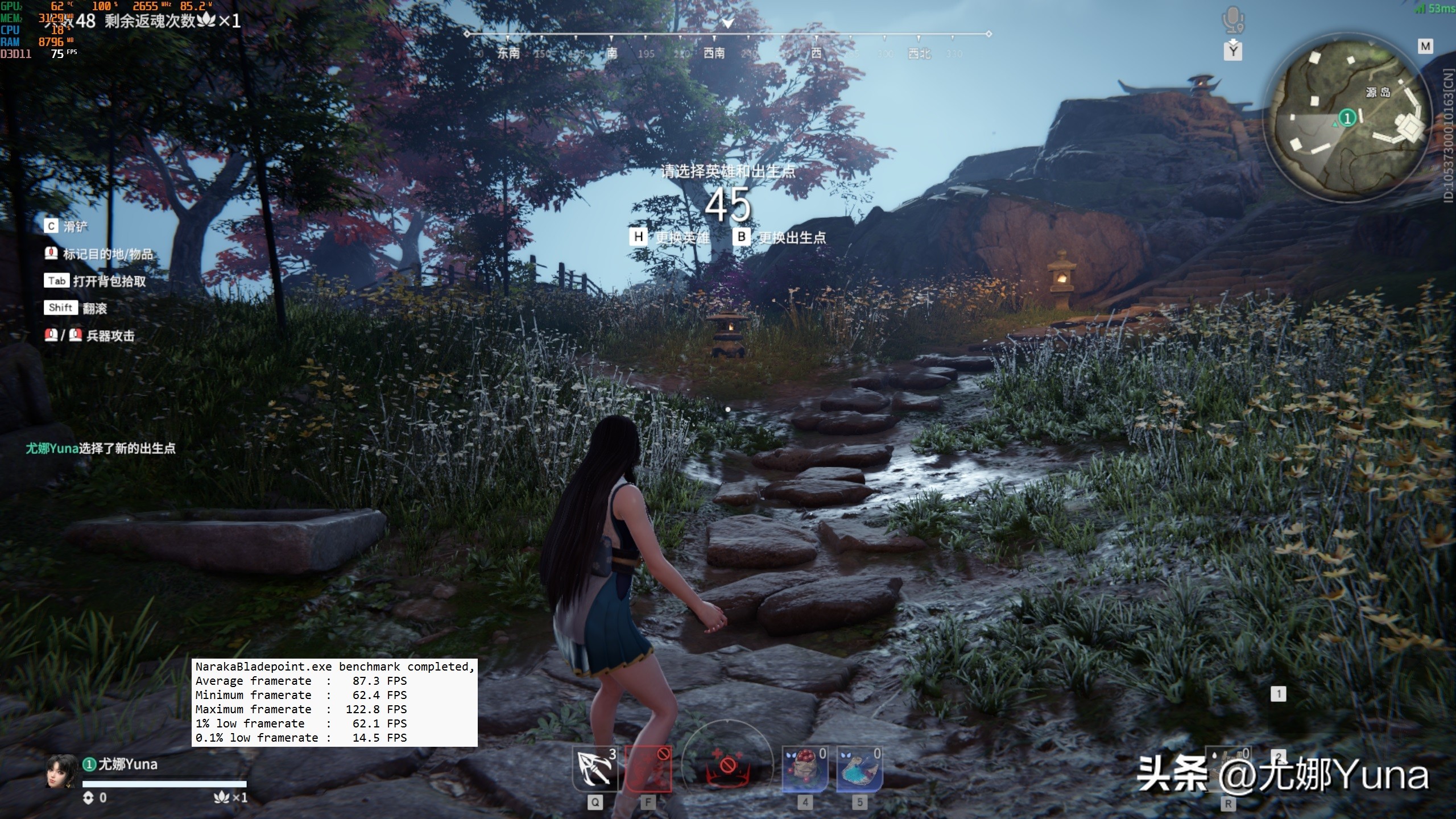
Task: Use the blue powder pouch item
Action: pos(859,769)
